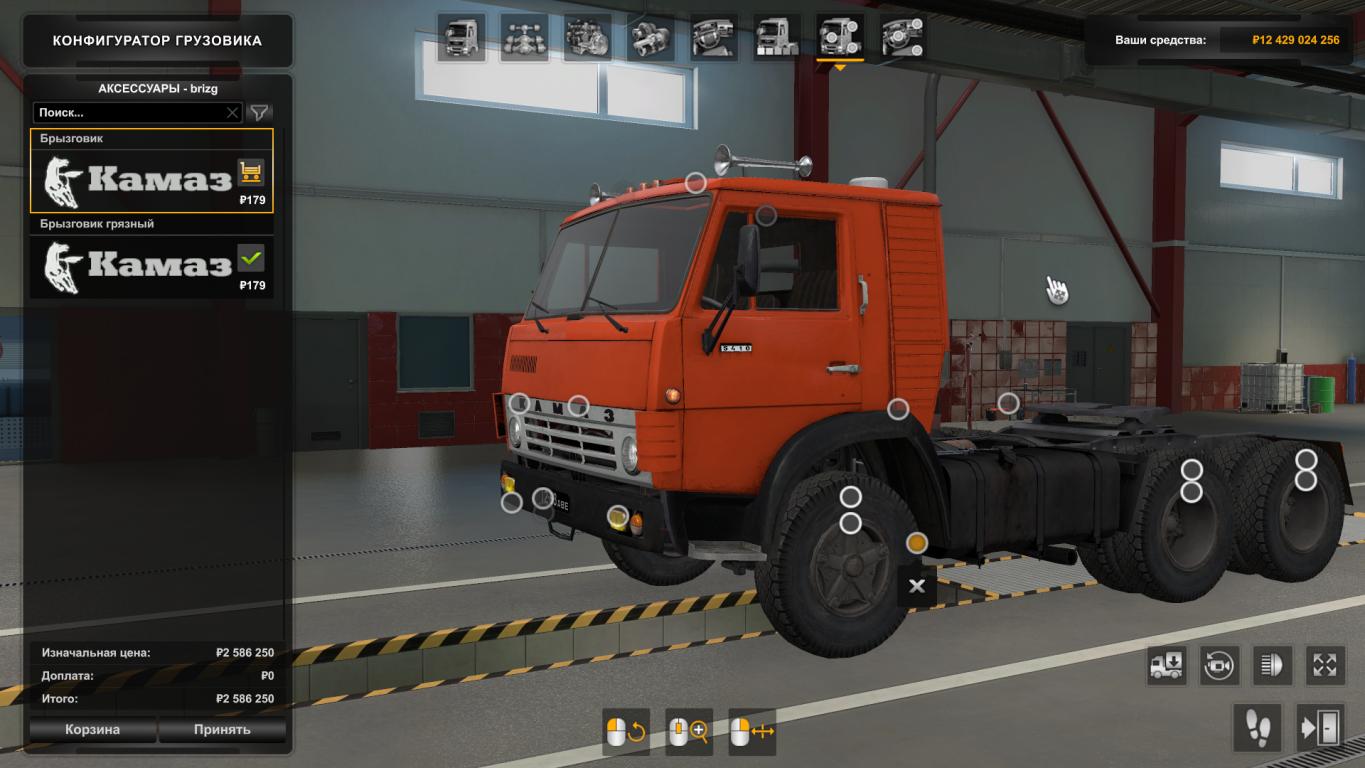Close the accessory slot with the X marker
Image resolution: width=1365 pixels, height=768 pixels.
click(x=917, y=587)
